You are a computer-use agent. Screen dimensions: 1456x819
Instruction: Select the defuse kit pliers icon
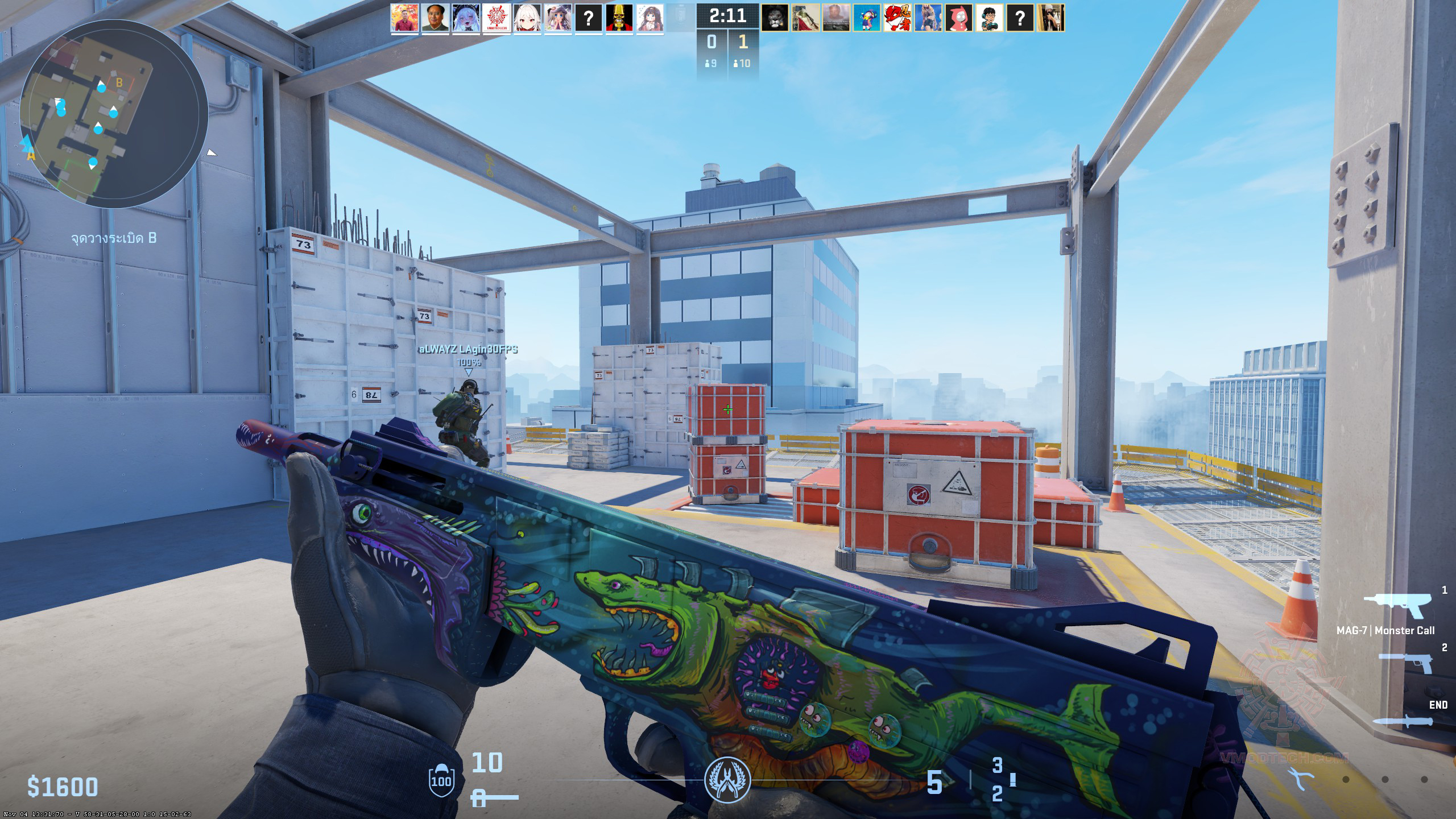coord(1300,779)
